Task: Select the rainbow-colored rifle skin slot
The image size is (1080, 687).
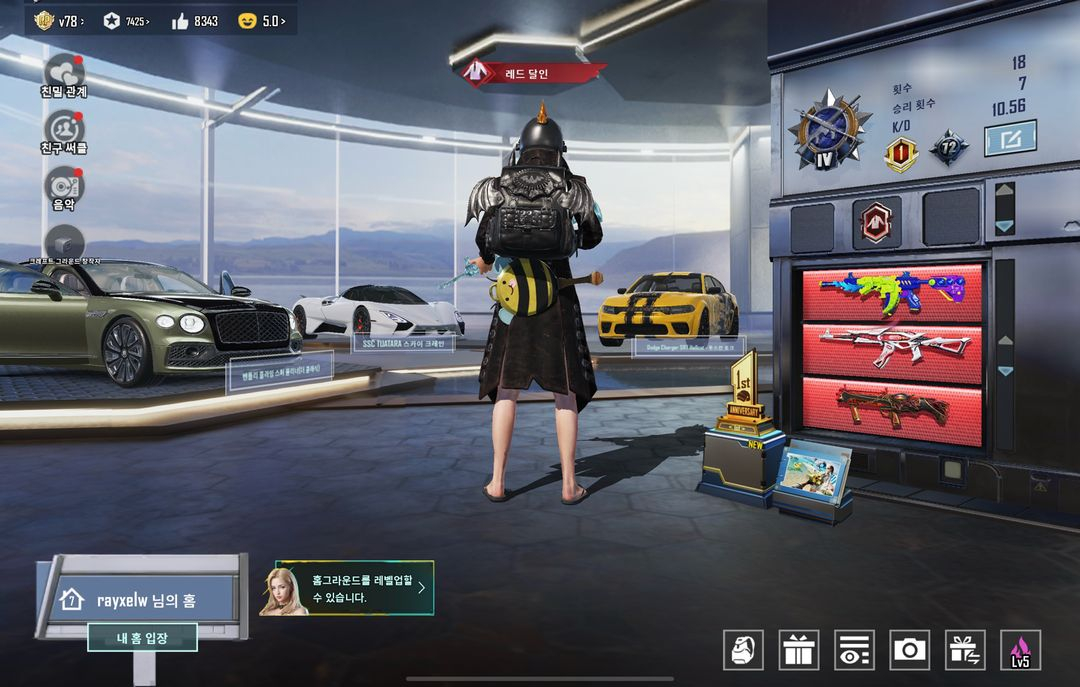Action: point(892,292)
